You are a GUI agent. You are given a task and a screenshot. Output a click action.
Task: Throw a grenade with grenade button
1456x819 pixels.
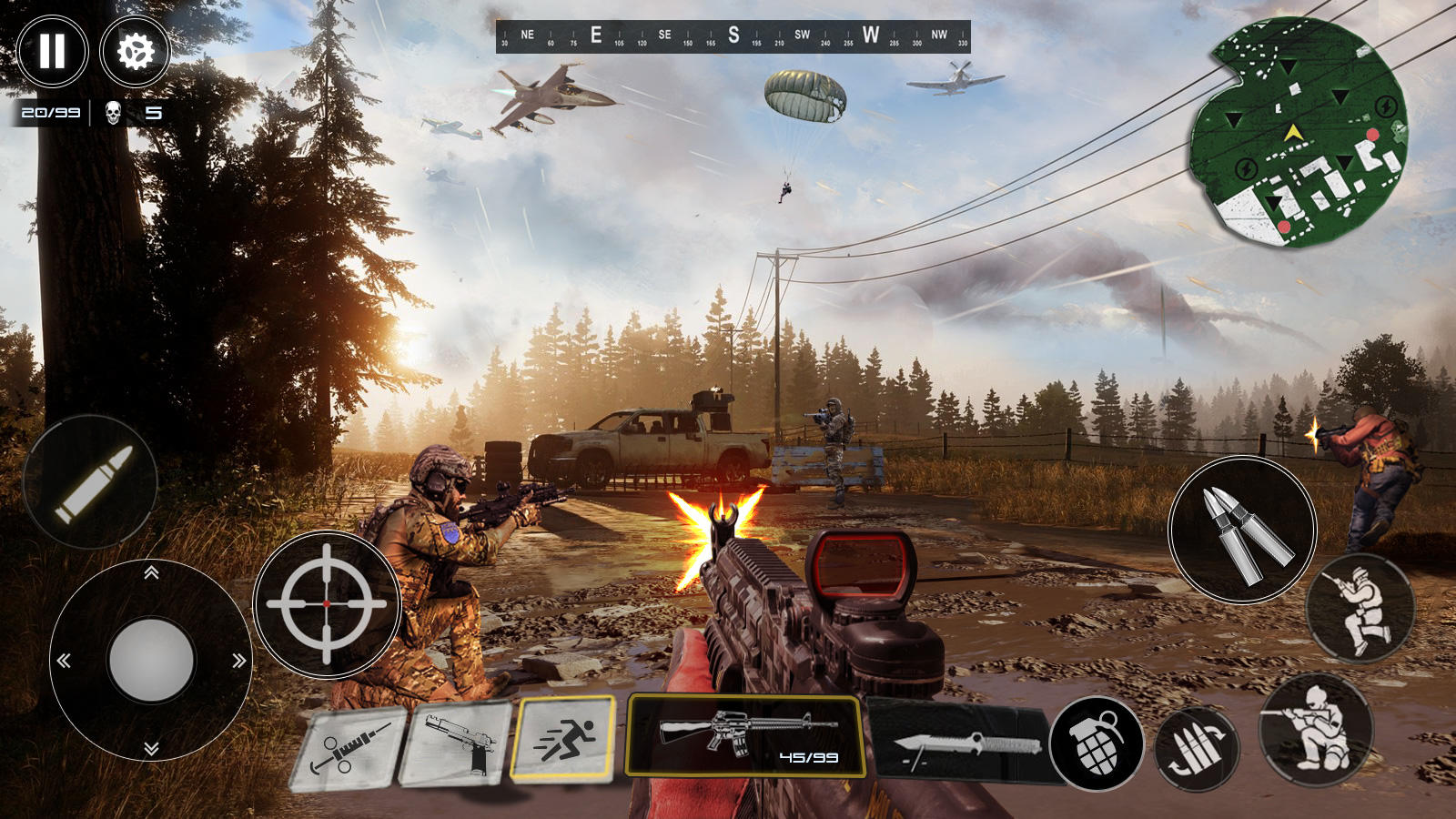click(1097, 743)
